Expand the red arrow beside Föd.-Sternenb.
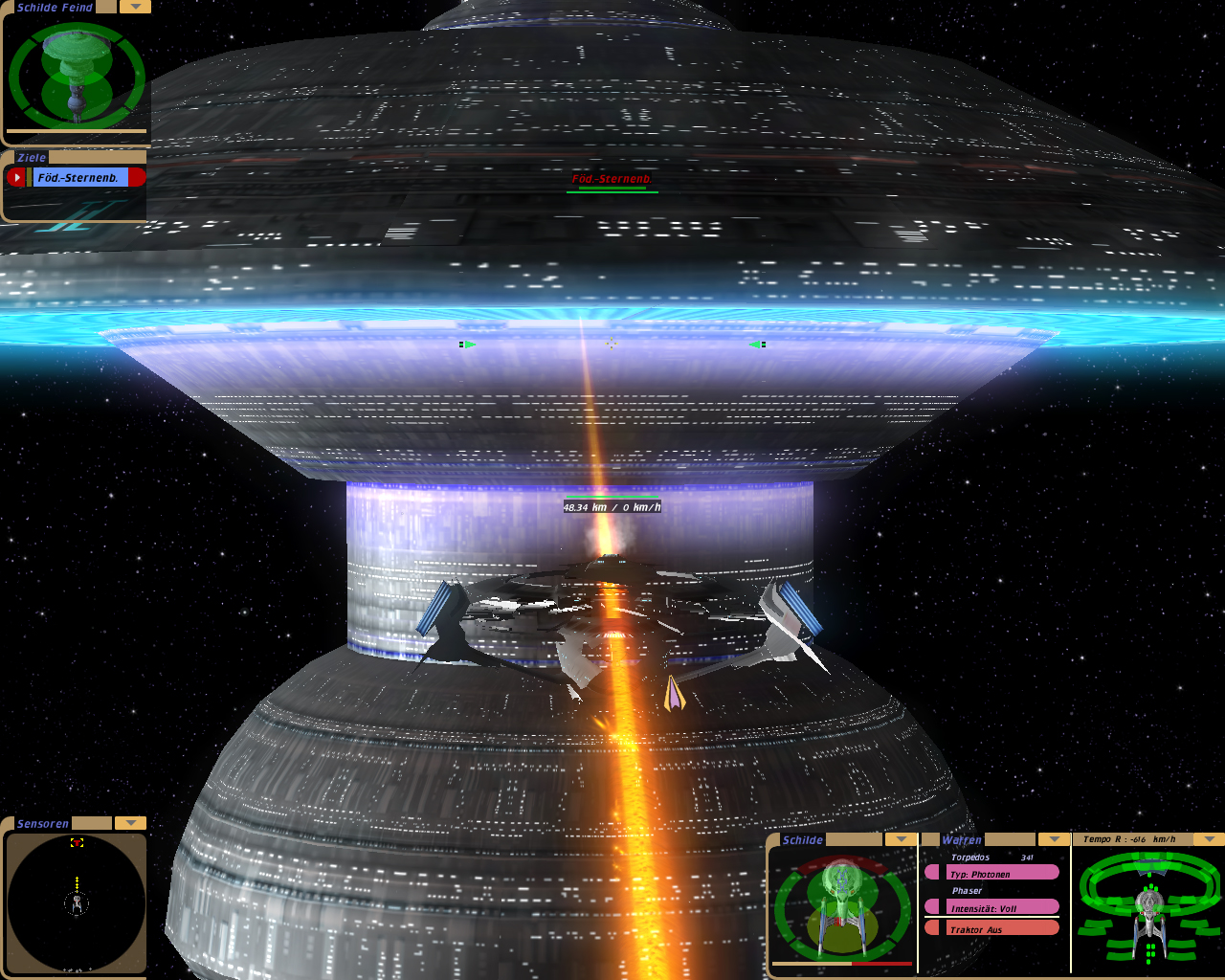 16,177
